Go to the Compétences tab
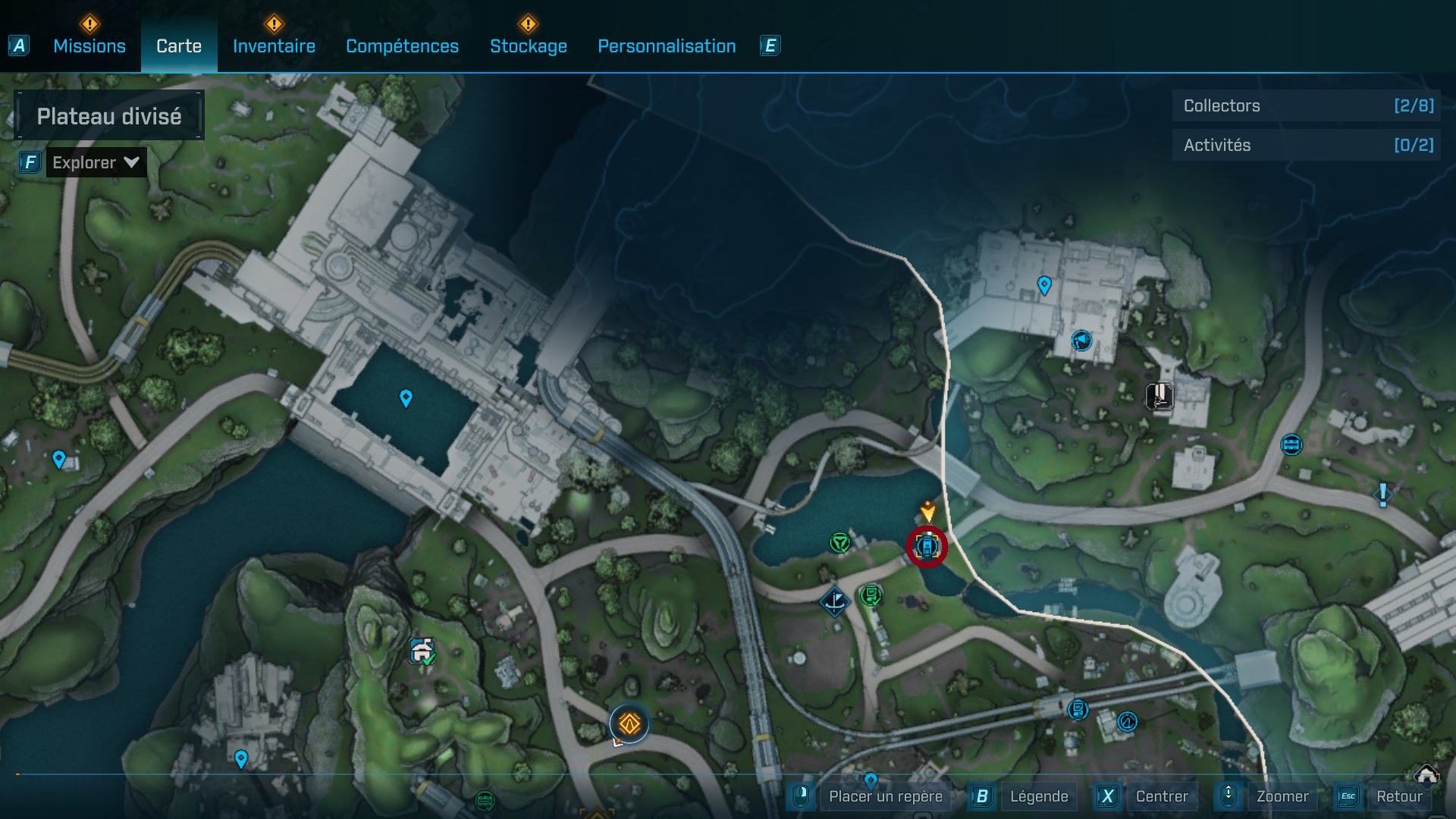 click(x=402, y=46)
